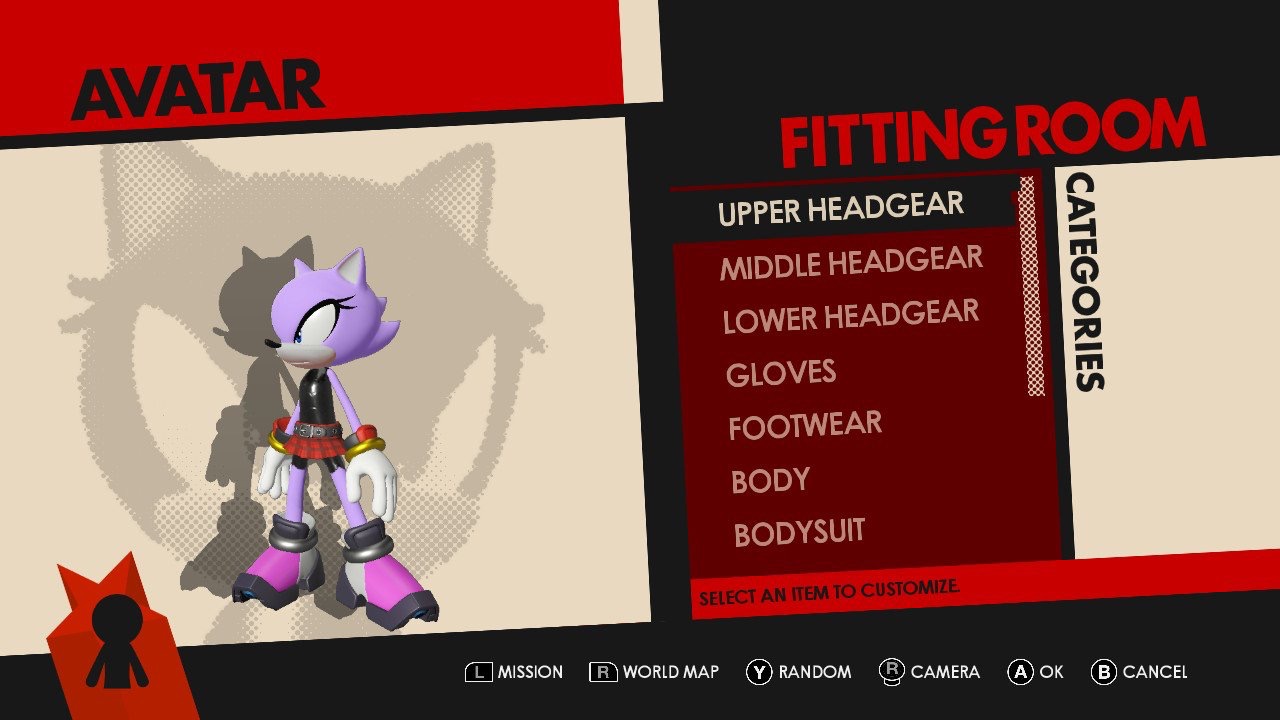Click the categories list scrollbar
1280x720 pixels.
(x=1031, y=288)
